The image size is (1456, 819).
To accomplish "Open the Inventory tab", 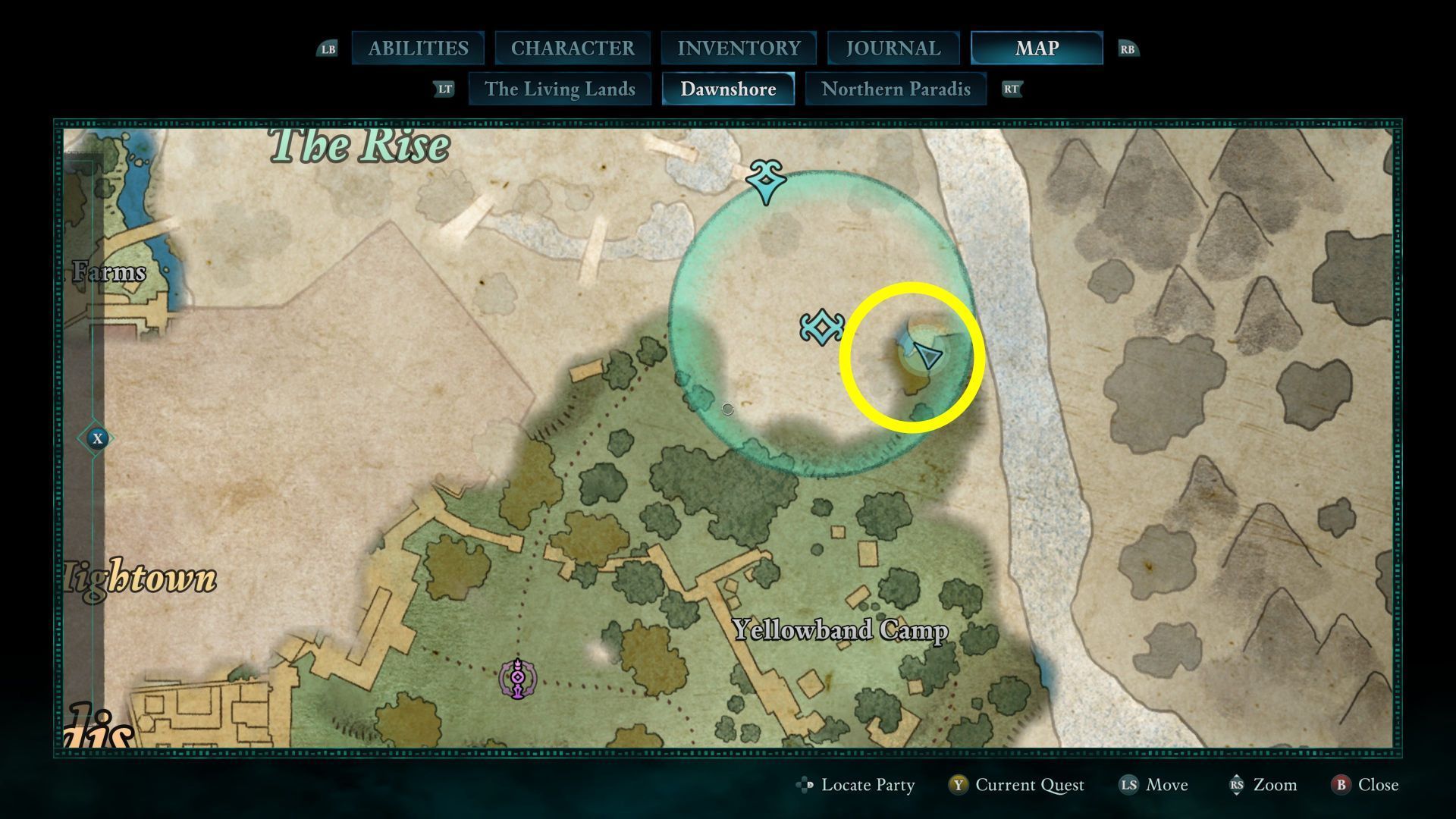I will click(739, 49).
